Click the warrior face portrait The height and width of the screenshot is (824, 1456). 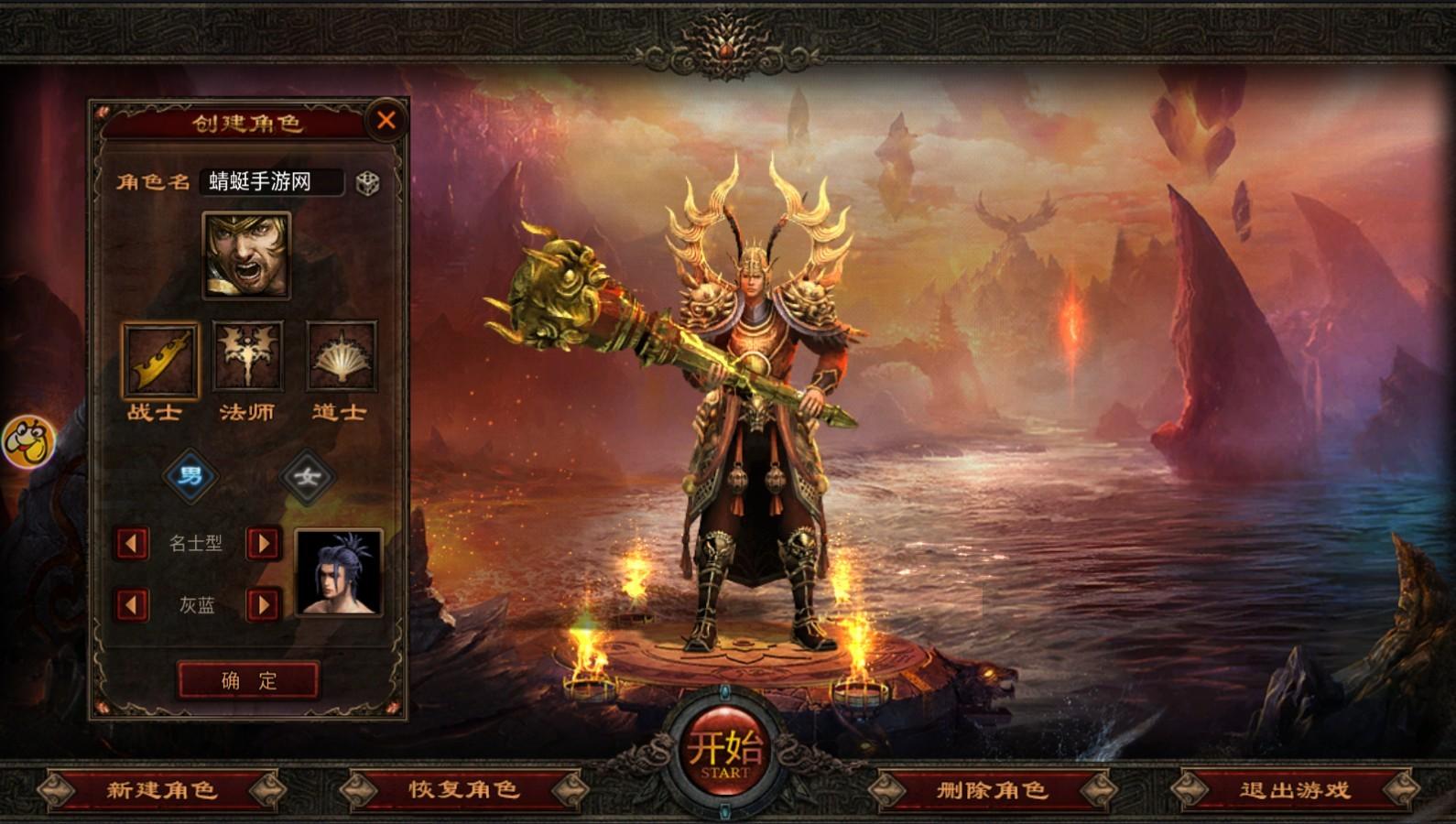point(246,255)
